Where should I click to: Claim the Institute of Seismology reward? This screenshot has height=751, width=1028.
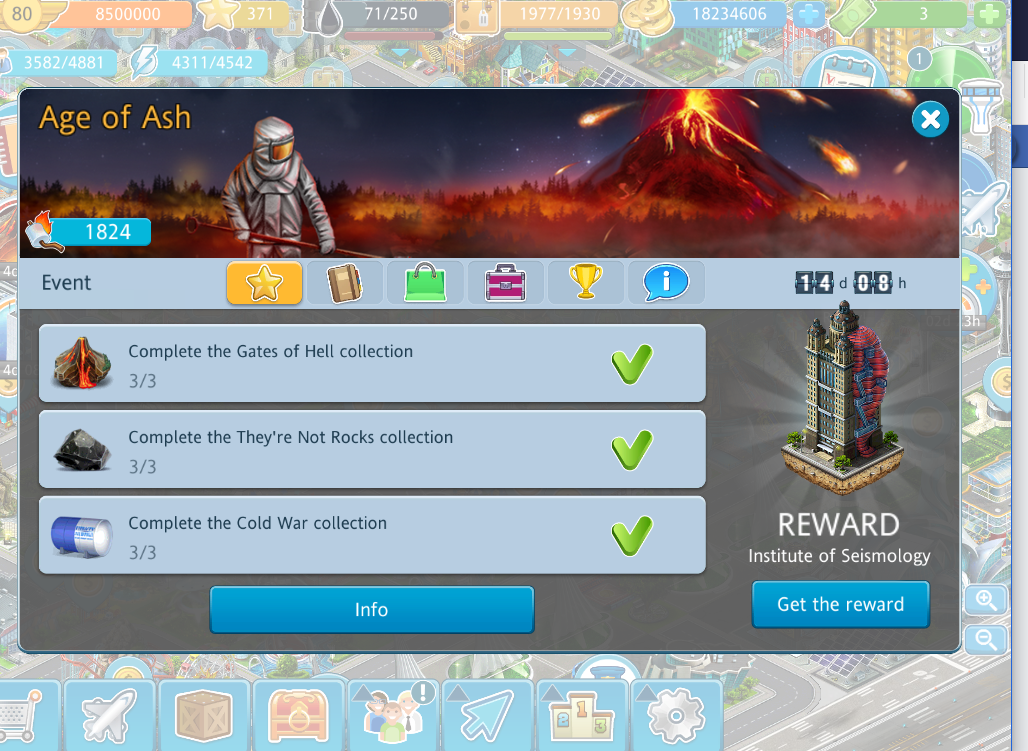point(840,604)
